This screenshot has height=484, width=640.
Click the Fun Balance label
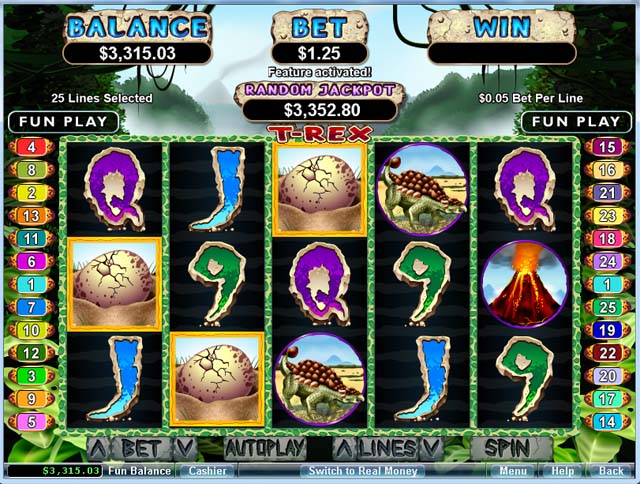[x=139, y=470]
